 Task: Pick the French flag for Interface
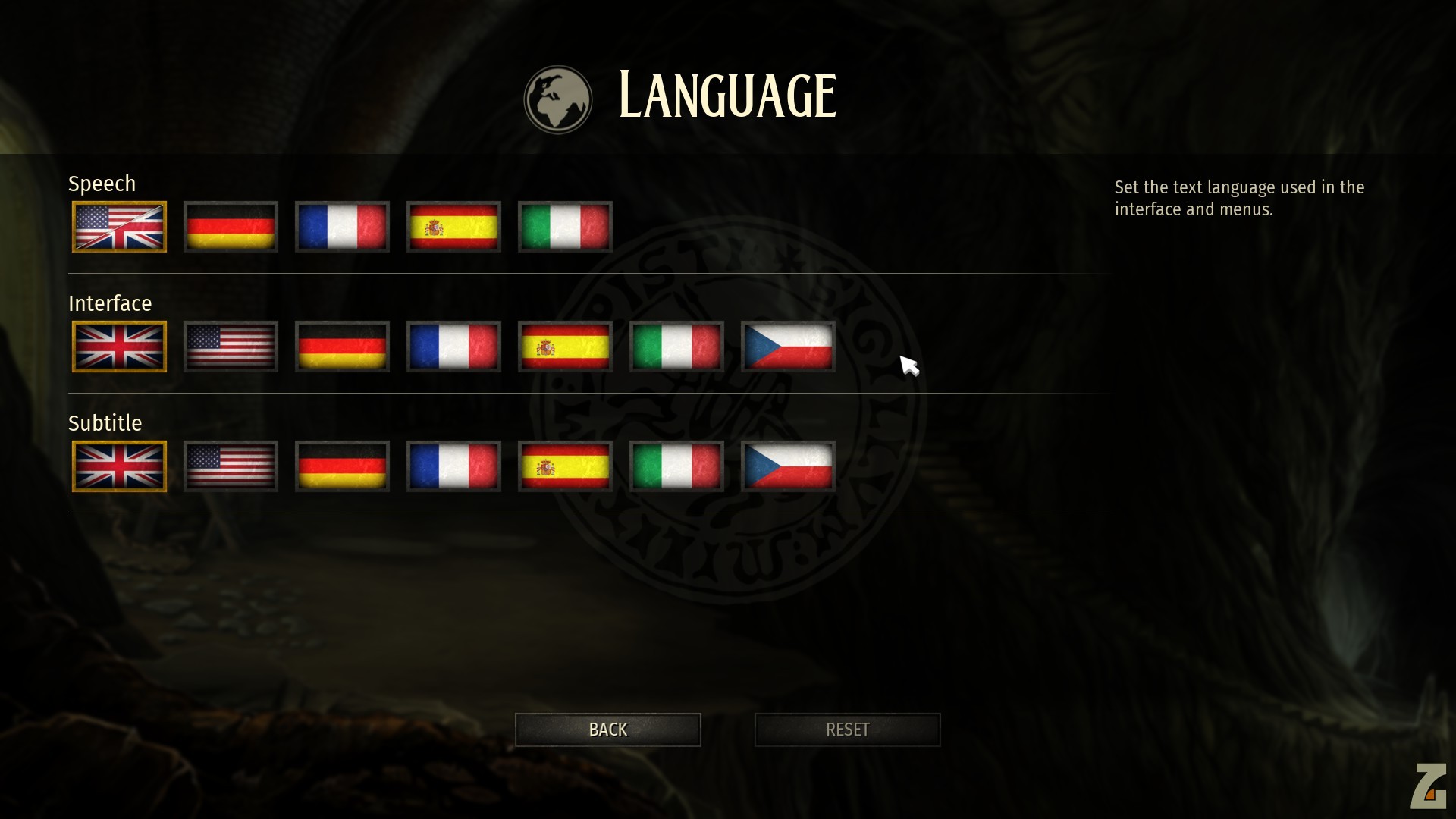tap(453, 347)
